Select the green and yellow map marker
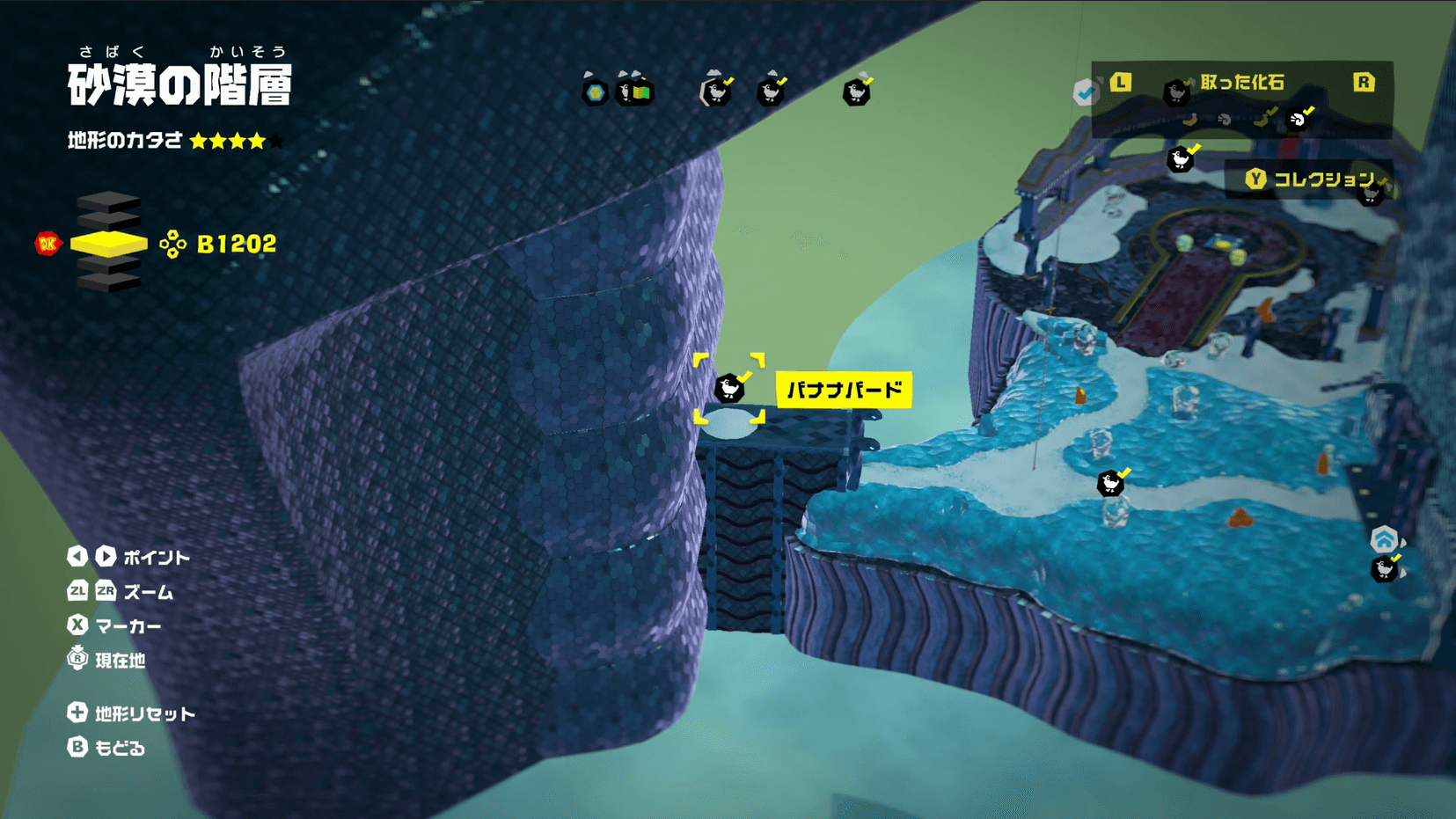 [x=635, y=91]
